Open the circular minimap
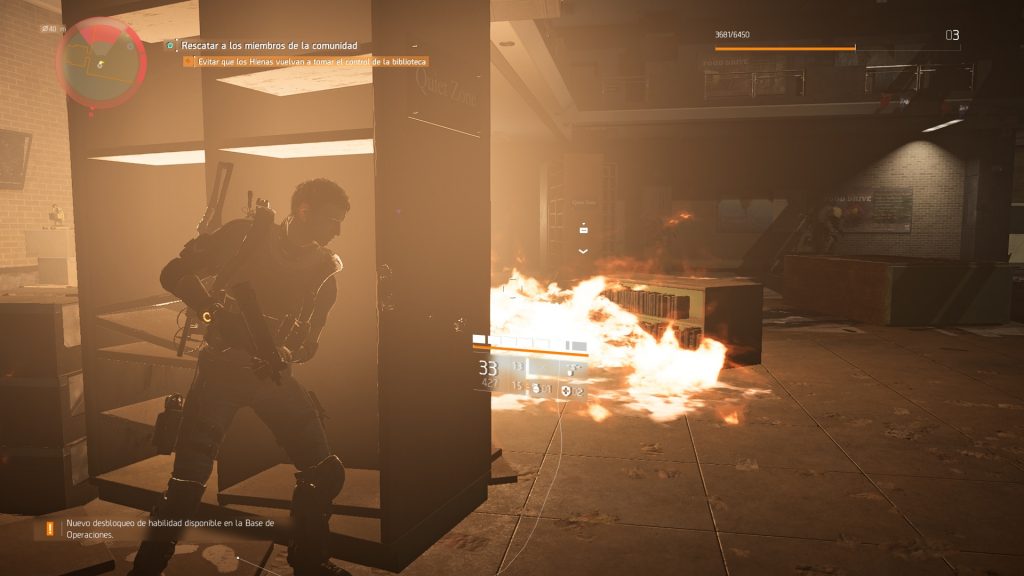1024x576 pixels. pos(101,63)
